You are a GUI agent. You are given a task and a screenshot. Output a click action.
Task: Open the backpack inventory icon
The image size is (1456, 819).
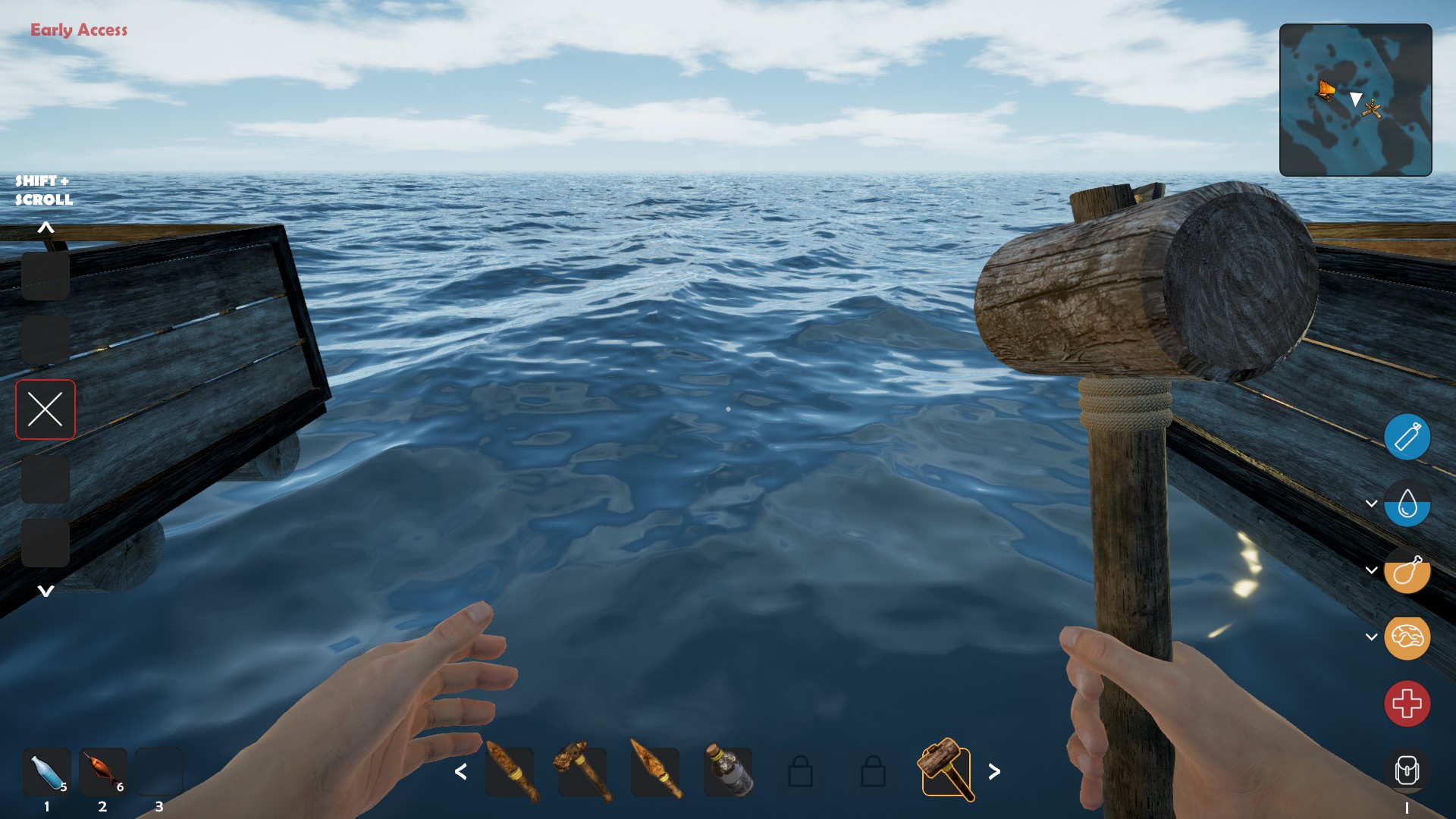(1407, 770)
